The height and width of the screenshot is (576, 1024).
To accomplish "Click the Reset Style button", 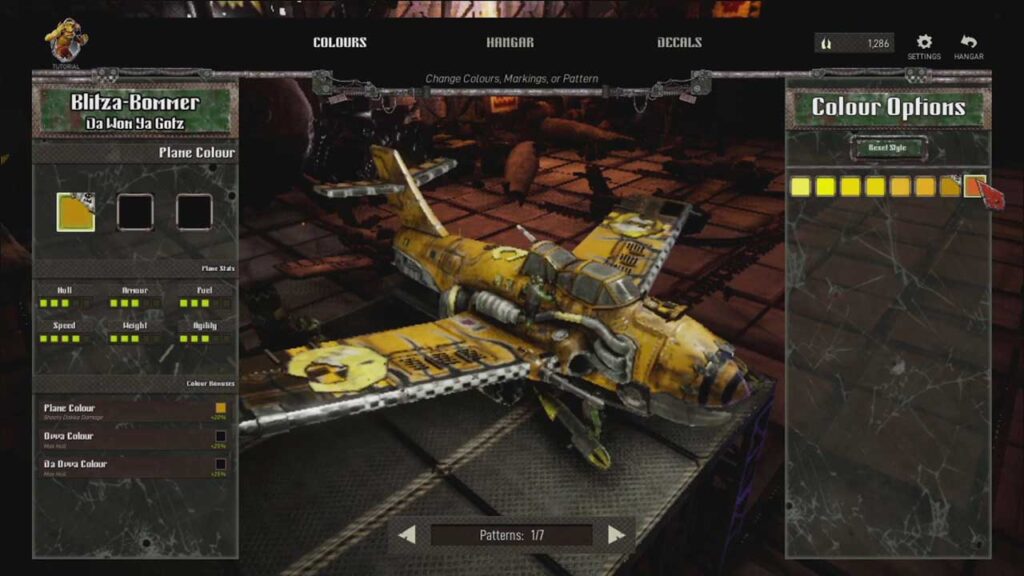I will pos(889,147).
